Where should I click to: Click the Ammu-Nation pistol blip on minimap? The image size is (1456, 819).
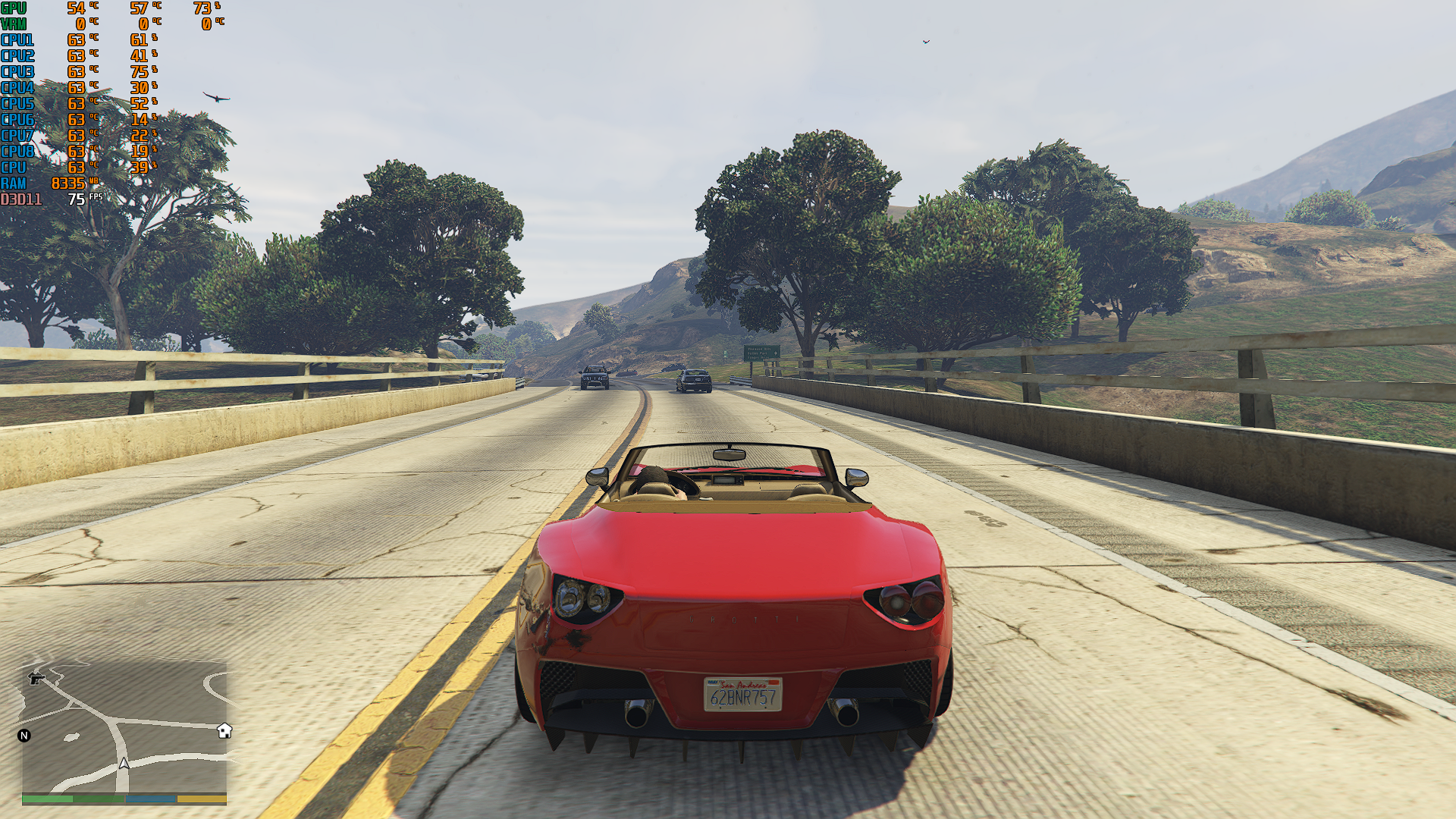pyautogui.click(x=36, y=678)
